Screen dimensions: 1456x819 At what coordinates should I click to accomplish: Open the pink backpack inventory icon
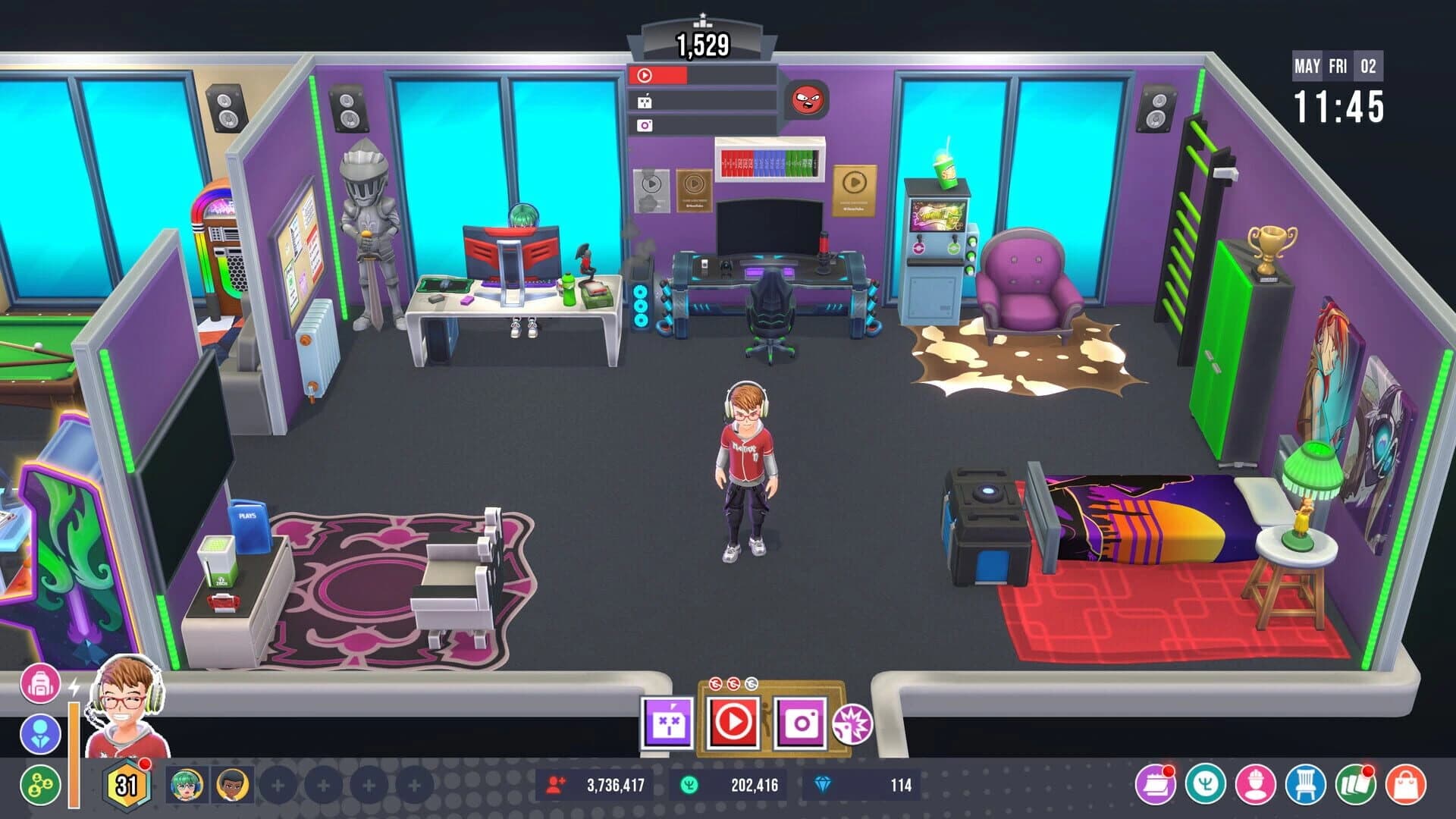[42, 682]
